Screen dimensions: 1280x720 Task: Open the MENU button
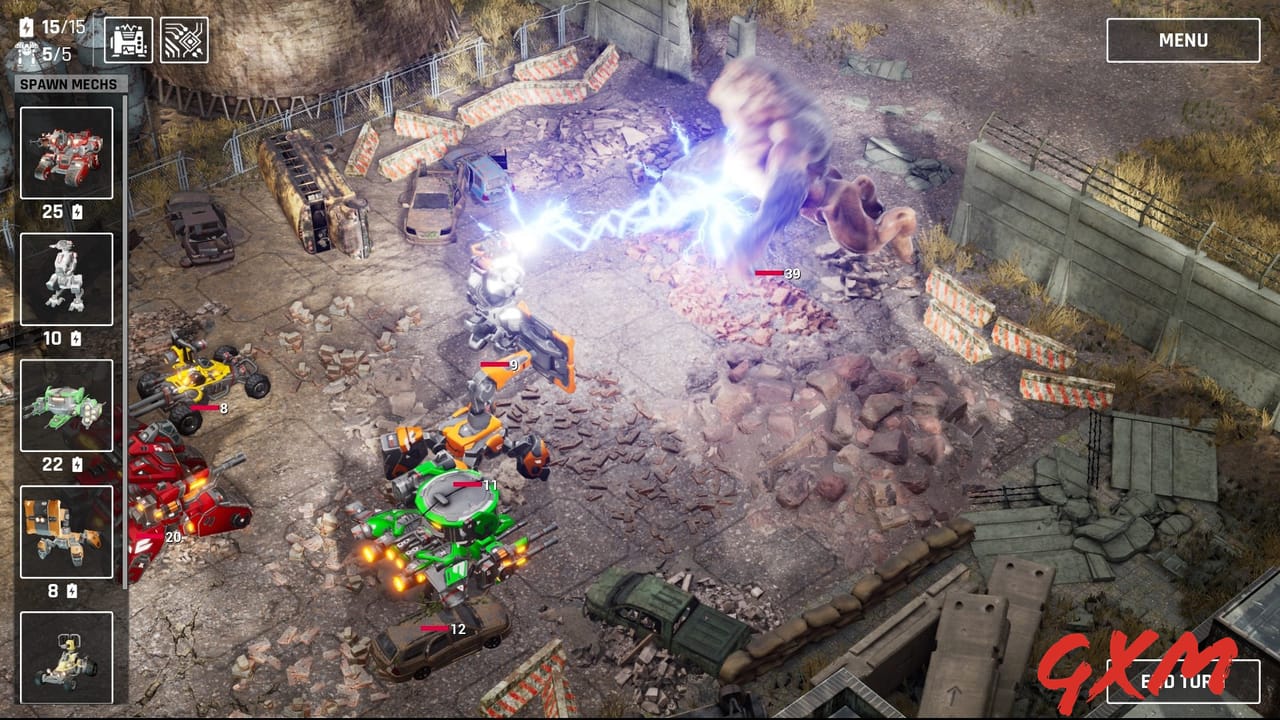[1183, 40]
